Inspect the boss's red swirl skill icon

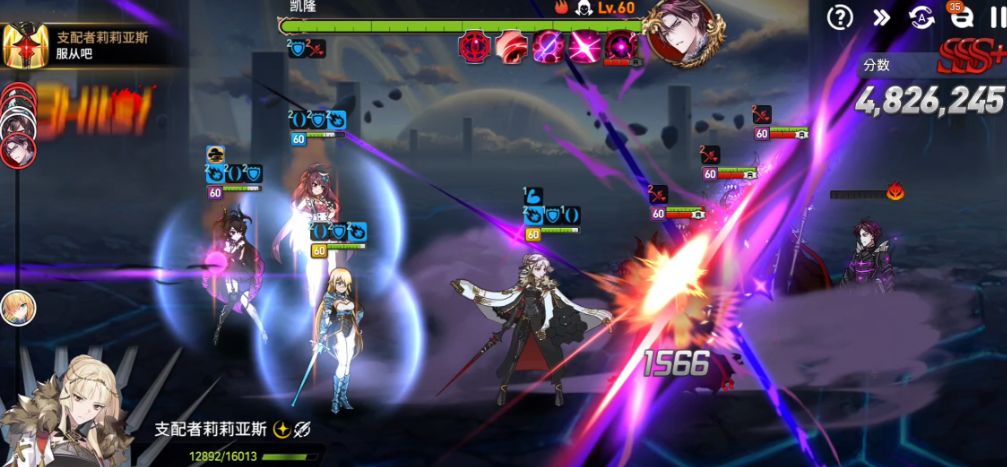tap(509, 46)
